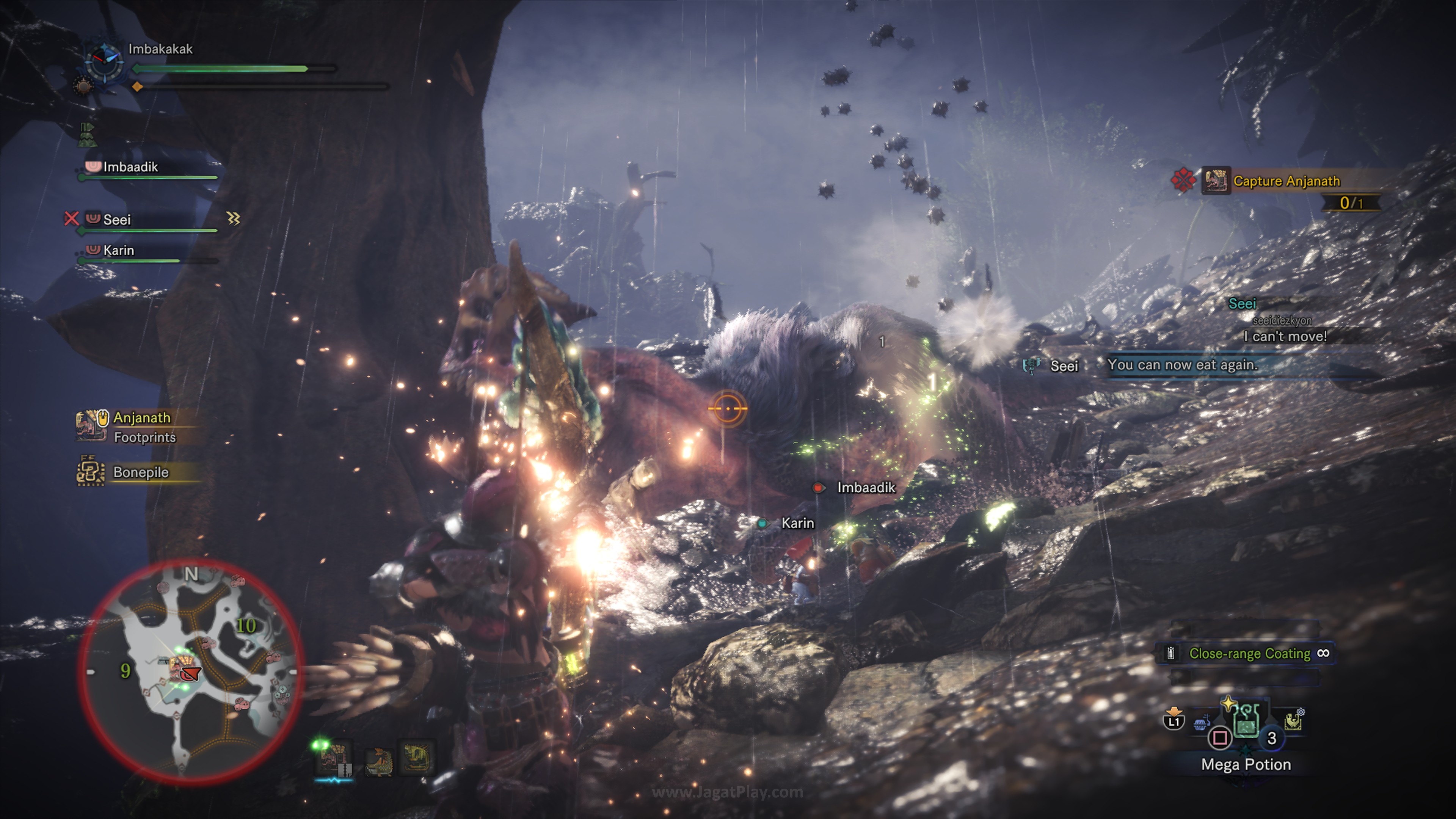The height and width of the screenshot is (819, 1456).
Task: Choose the Close-range Coating entry
Action: click(1249, 653)
